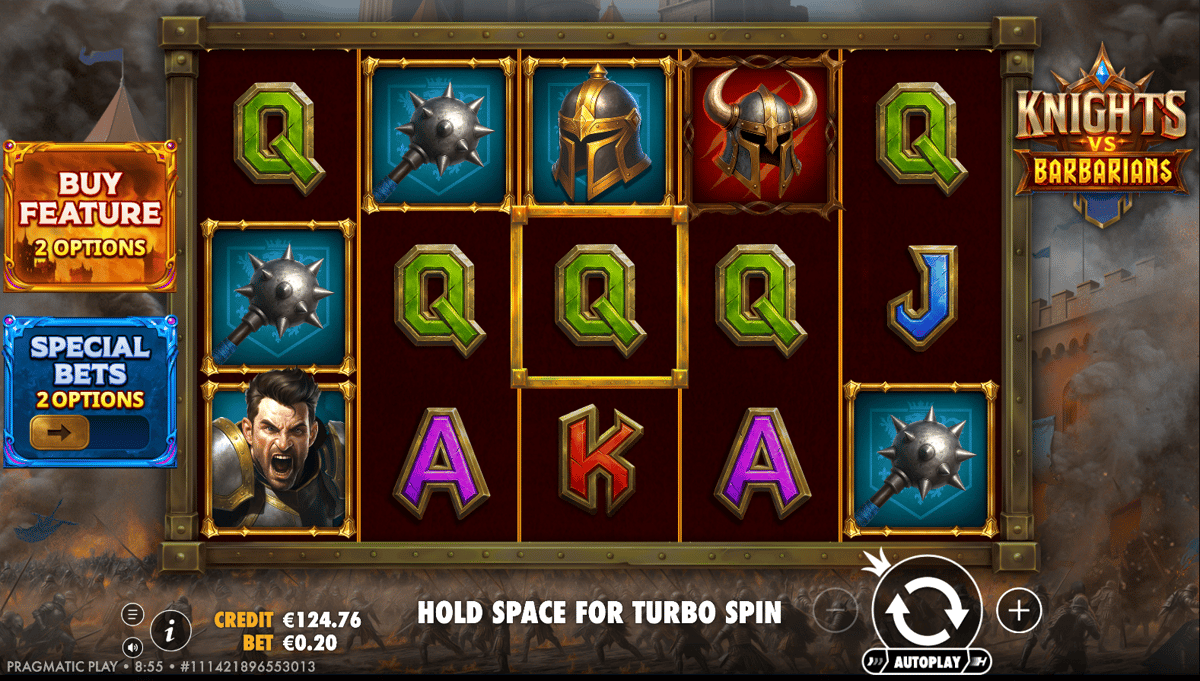The width and height of the screenshot is (1200, 681).
Task: Spin the reels with the spin button
Action: (x=926, y=609)
